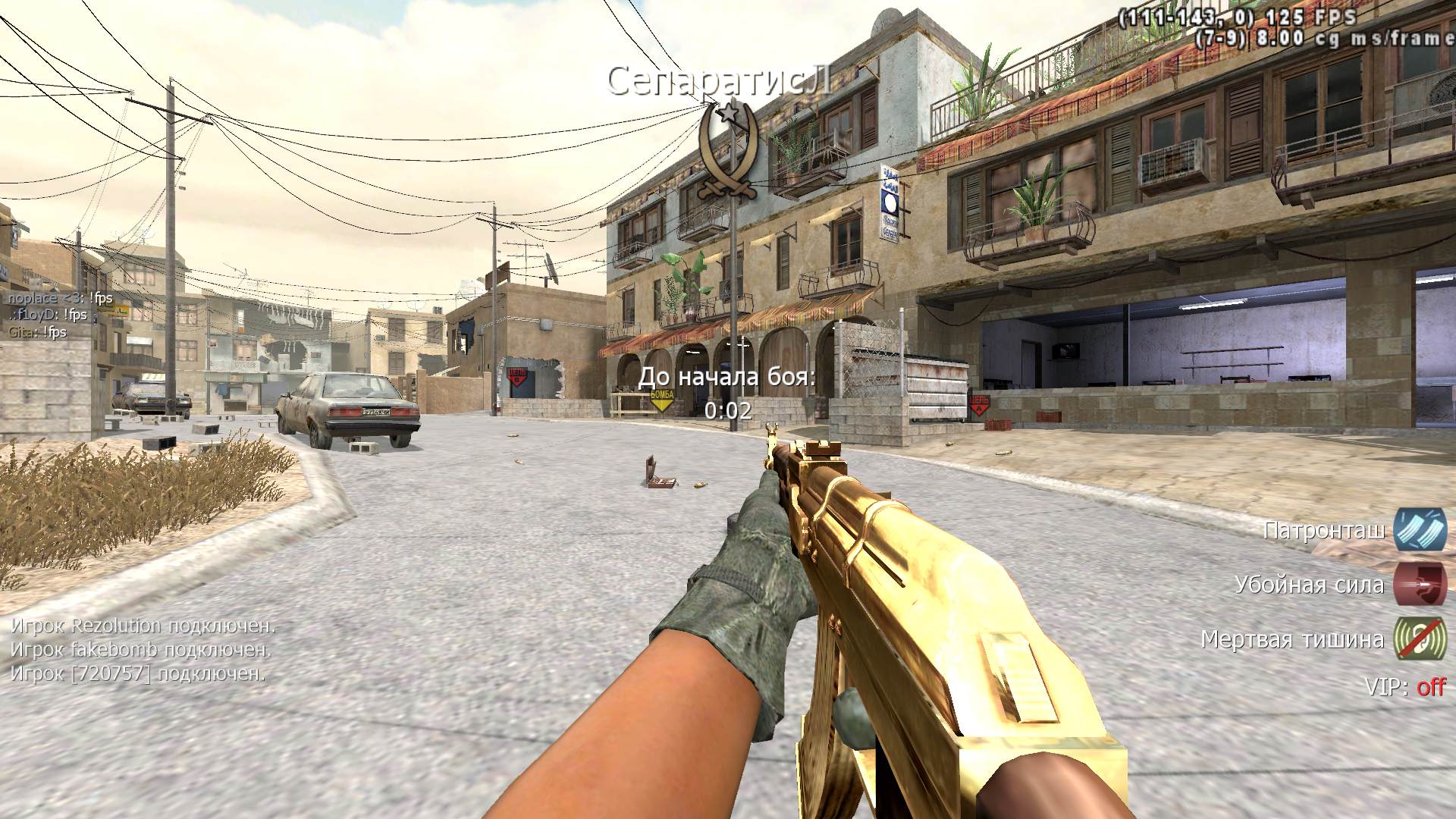Select the Убойная сила perk icon
The width and height of the screenshot is (1456, 819).
point(1420,585)
